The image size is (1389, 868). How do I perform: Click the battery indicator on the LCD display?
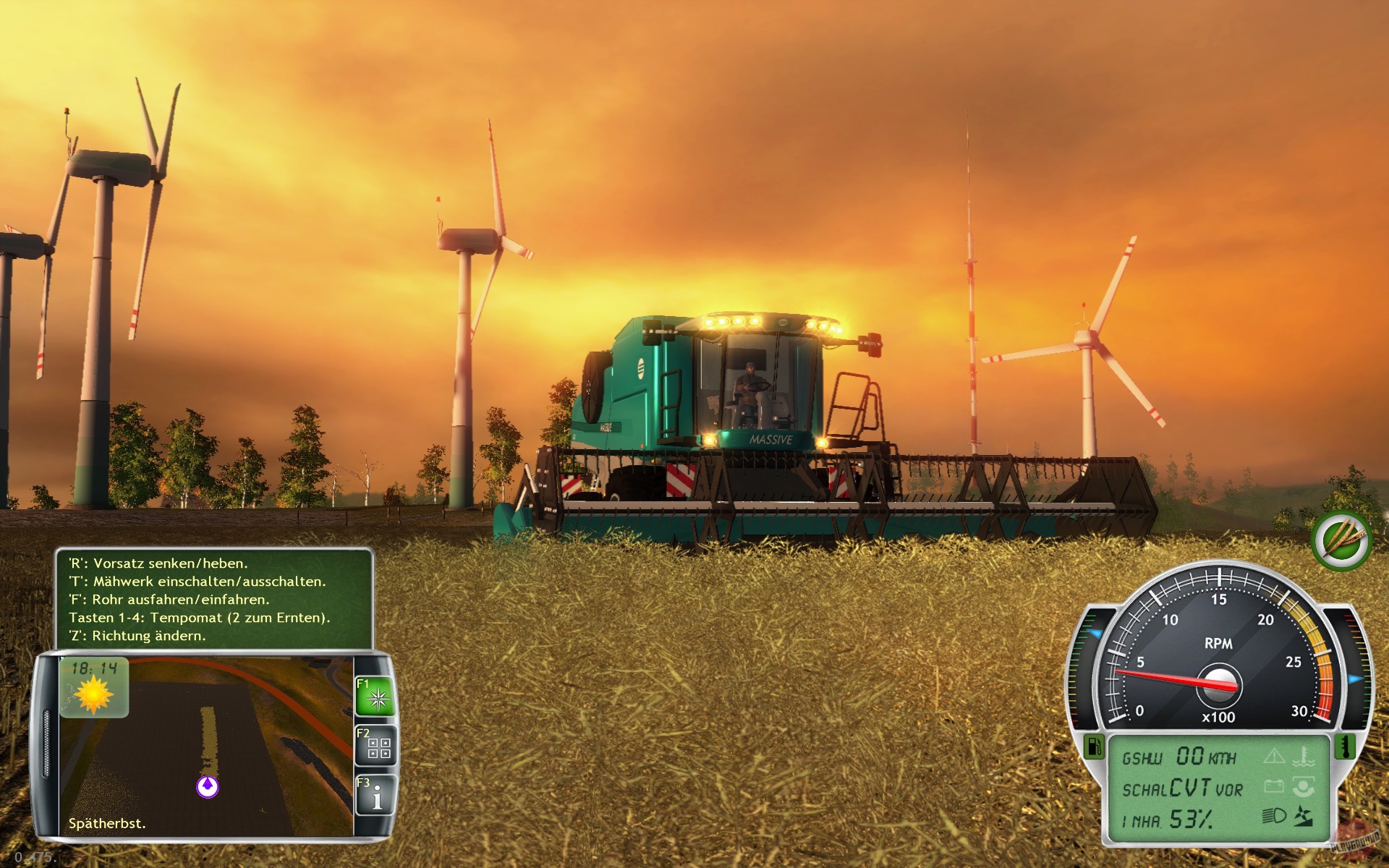pyautogui.click(x=1275, y=786)
